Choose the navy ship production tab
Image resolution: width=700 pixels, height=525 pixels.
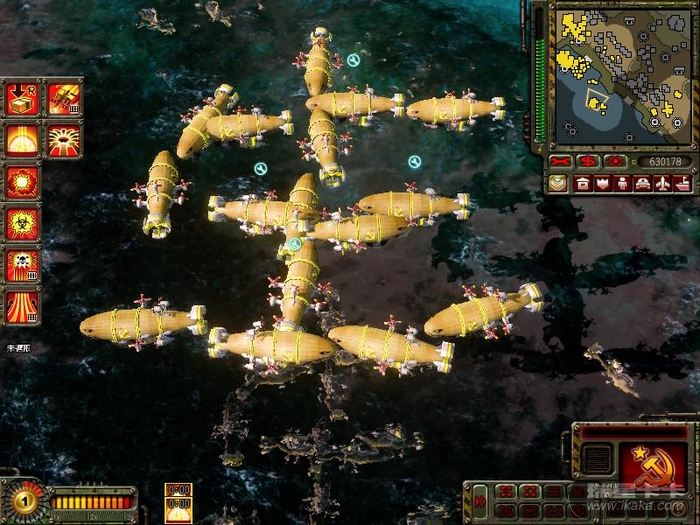(x=682, y=183)
